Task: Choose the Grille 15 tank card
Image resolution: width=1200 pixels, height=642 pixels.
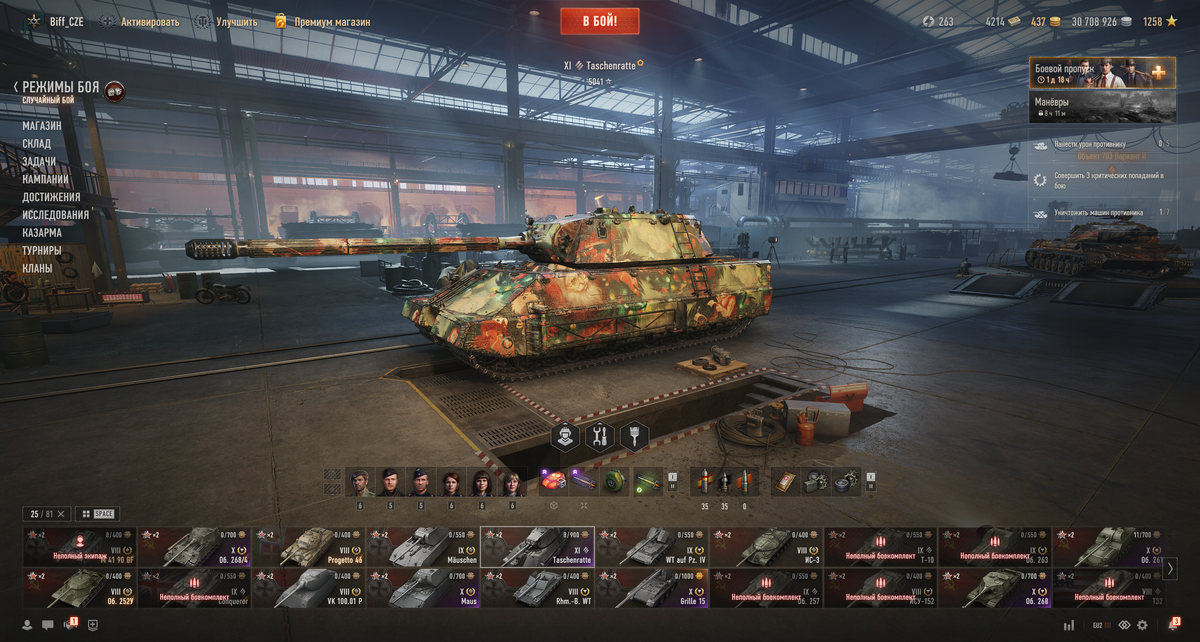Action: (651, 588)
